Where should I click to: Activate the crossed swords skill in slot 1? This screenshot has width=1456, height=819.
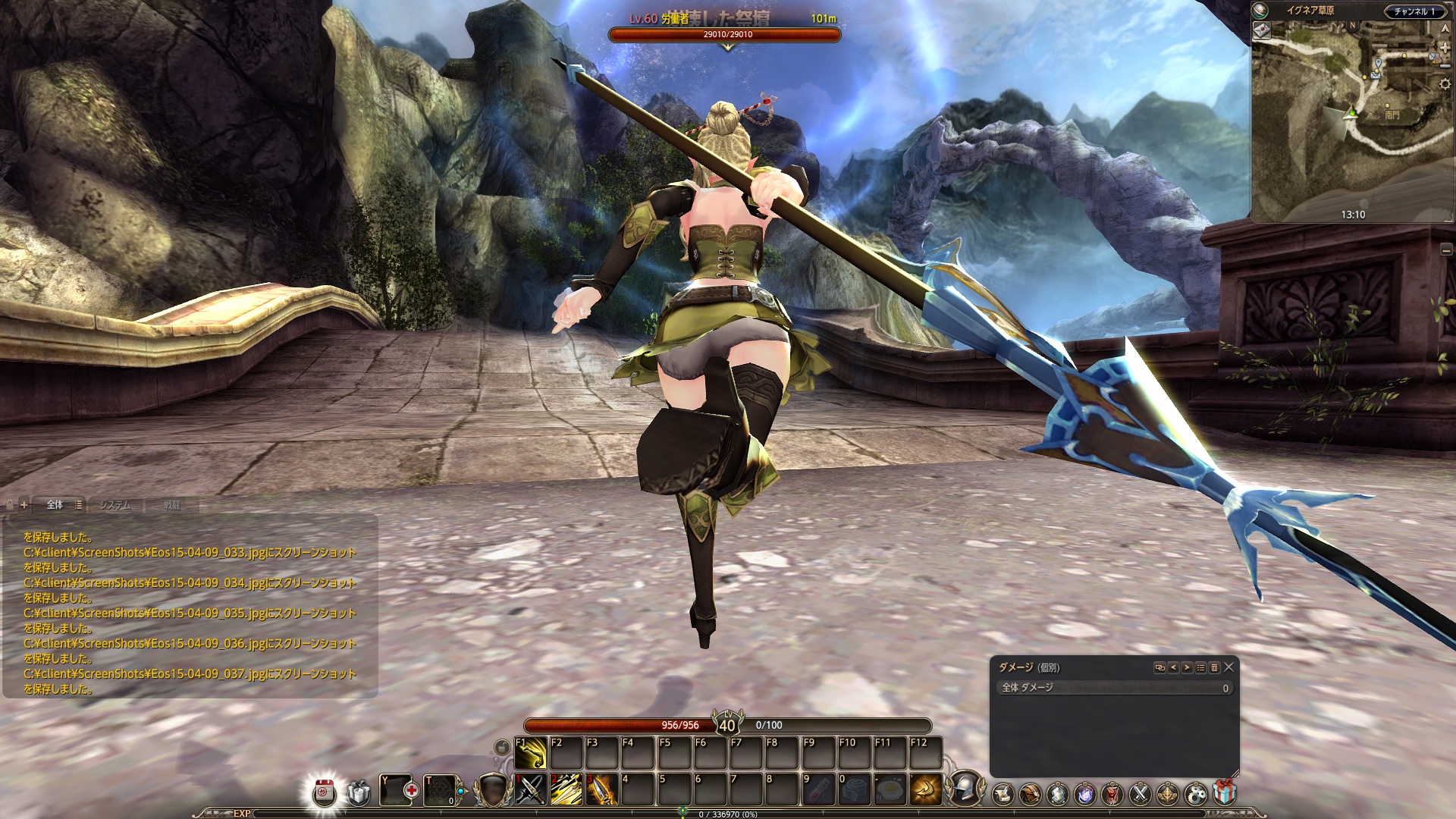(532, 790)
